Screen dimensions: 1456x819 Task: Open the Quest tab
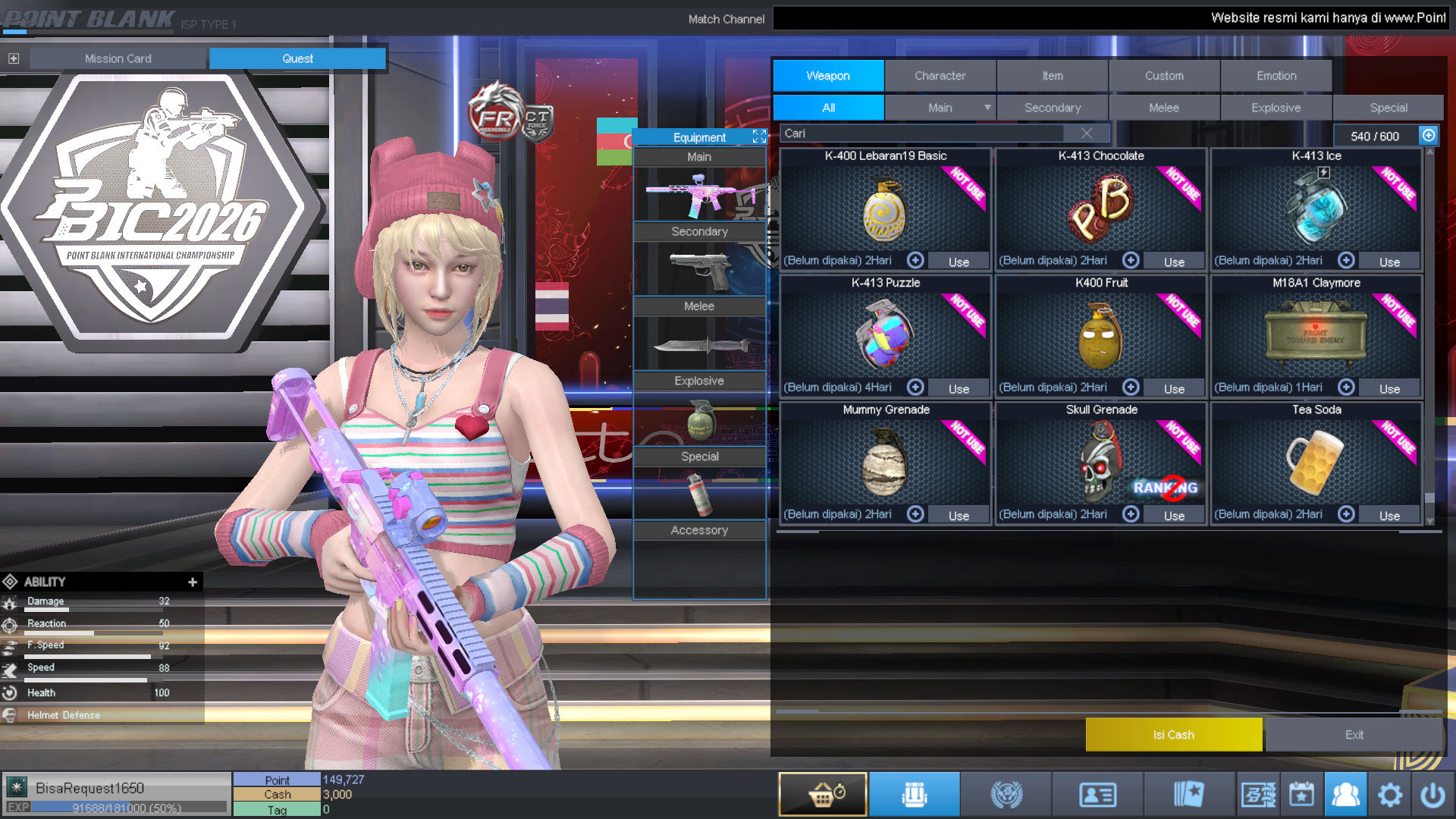point(297,58)
